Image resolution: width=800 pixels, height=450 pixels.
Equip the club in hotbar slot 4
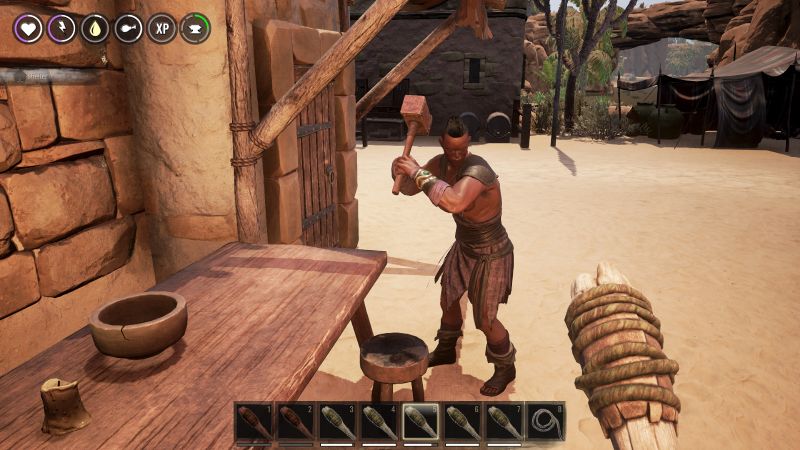379,422
